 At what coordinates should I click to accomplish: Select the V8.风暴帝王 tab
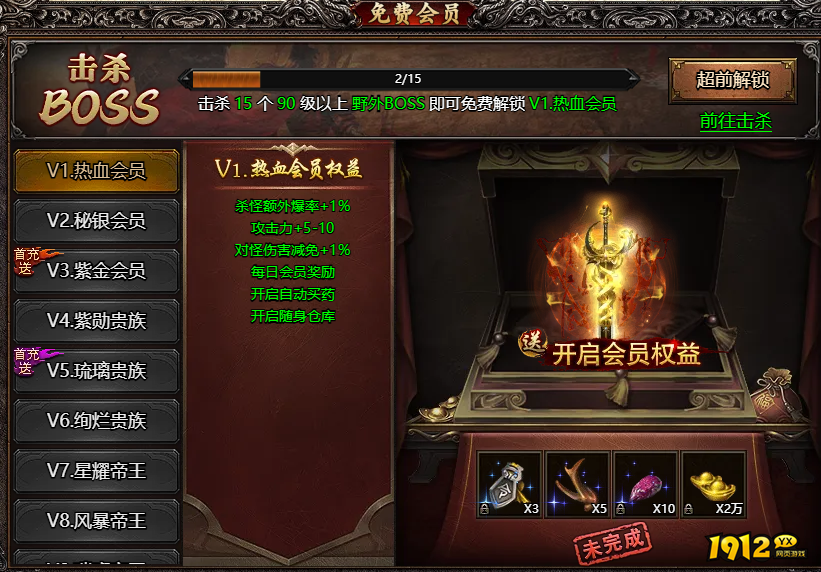(97, 521)
